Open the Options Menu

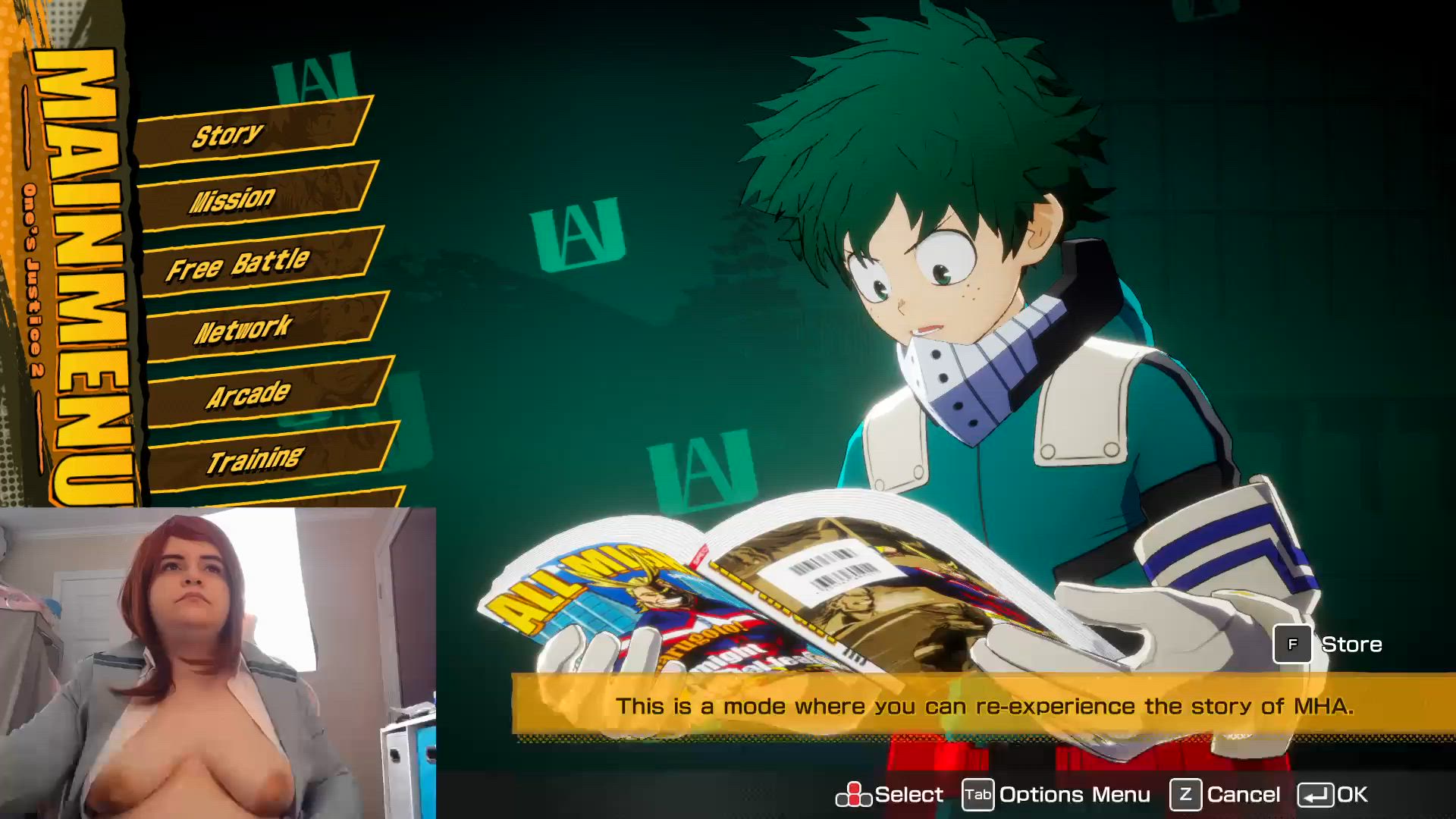1056,795
